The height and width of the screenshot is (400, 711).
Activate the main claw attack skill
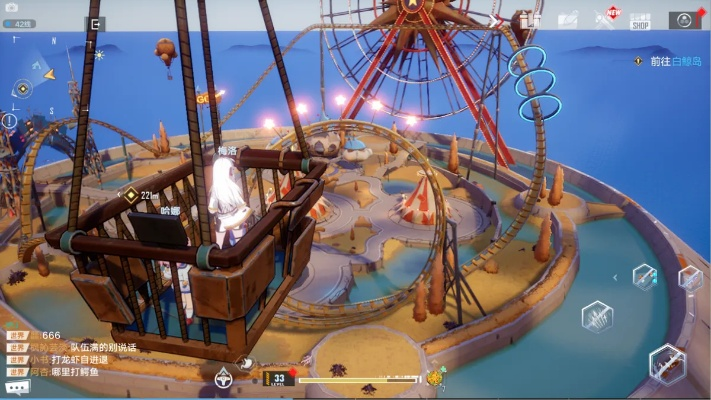[x=667, y=365]
